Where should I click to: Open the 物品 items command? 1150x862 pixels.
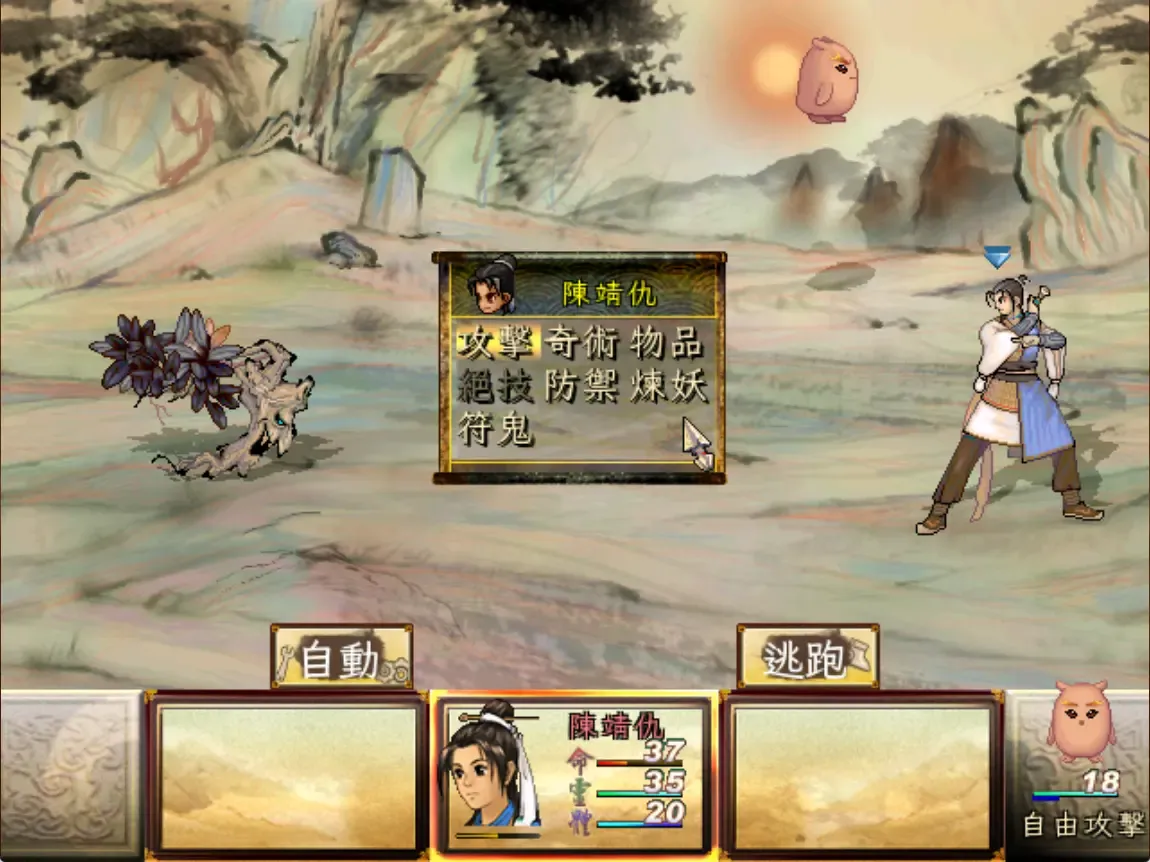pyautogui.click(x=667, y=343)
